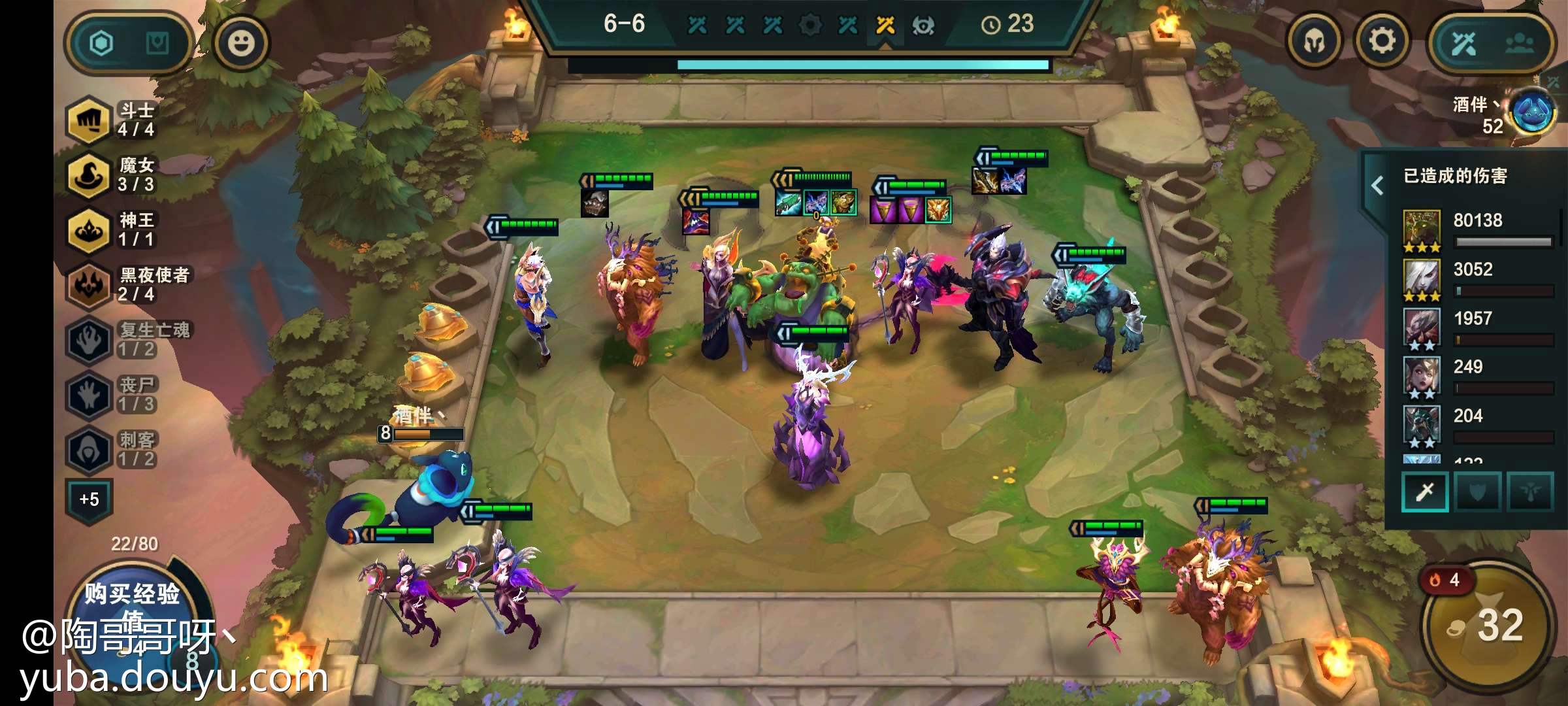Switch to the players view toggle

1519,44
